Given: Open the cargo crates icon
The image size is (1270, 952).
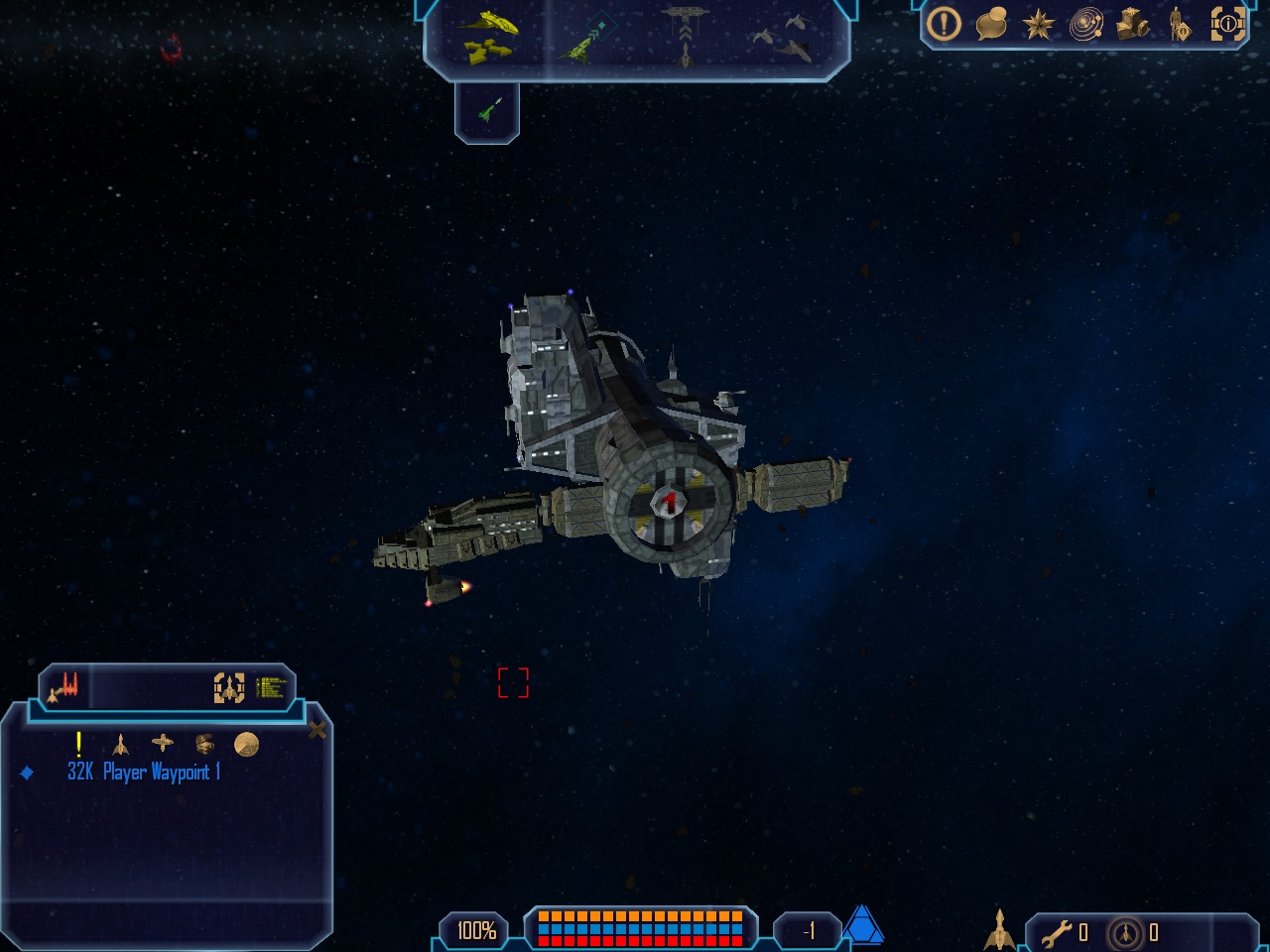Looking at the screenshot, I should click(1133, 24).
